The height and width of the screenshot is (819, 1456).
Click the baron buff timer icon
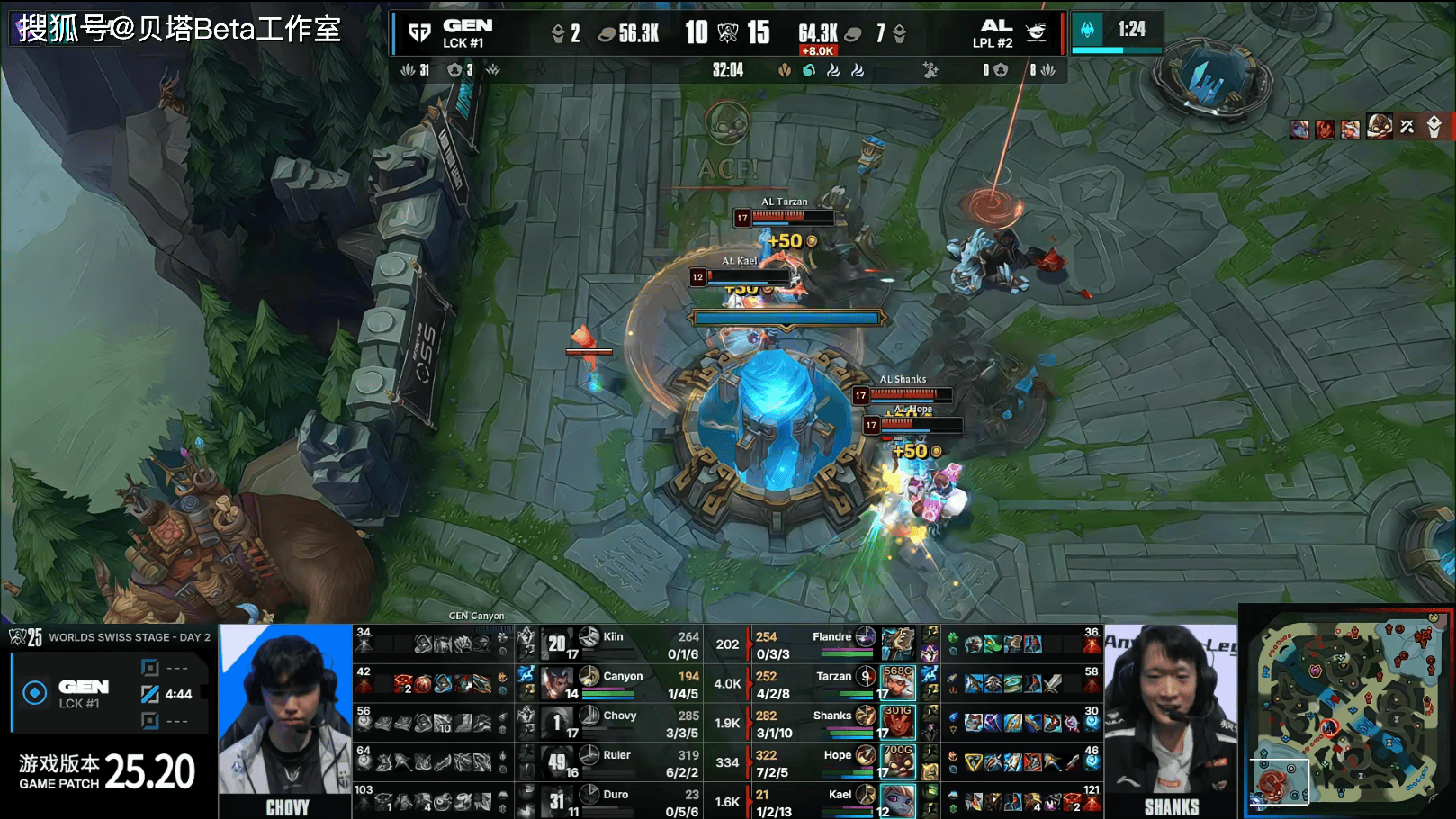(1087, 30)
